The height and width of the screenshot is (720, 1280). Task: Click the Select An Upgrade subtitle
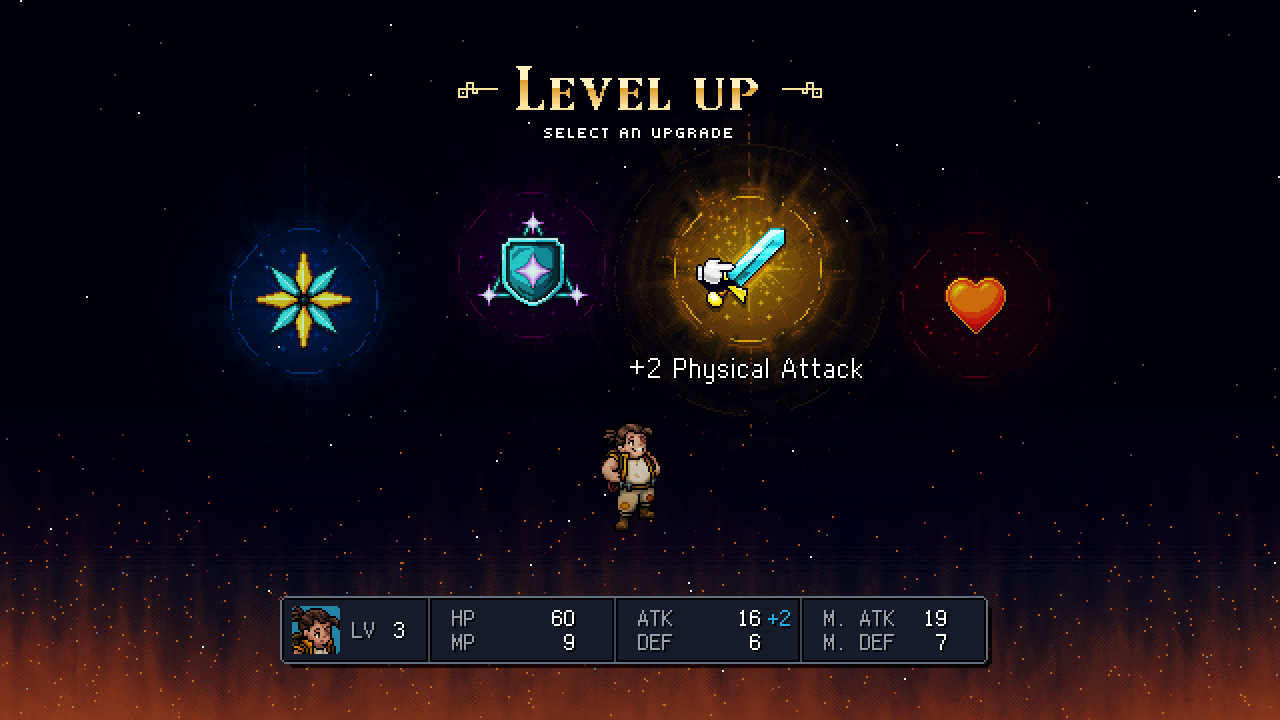[637, 131]
